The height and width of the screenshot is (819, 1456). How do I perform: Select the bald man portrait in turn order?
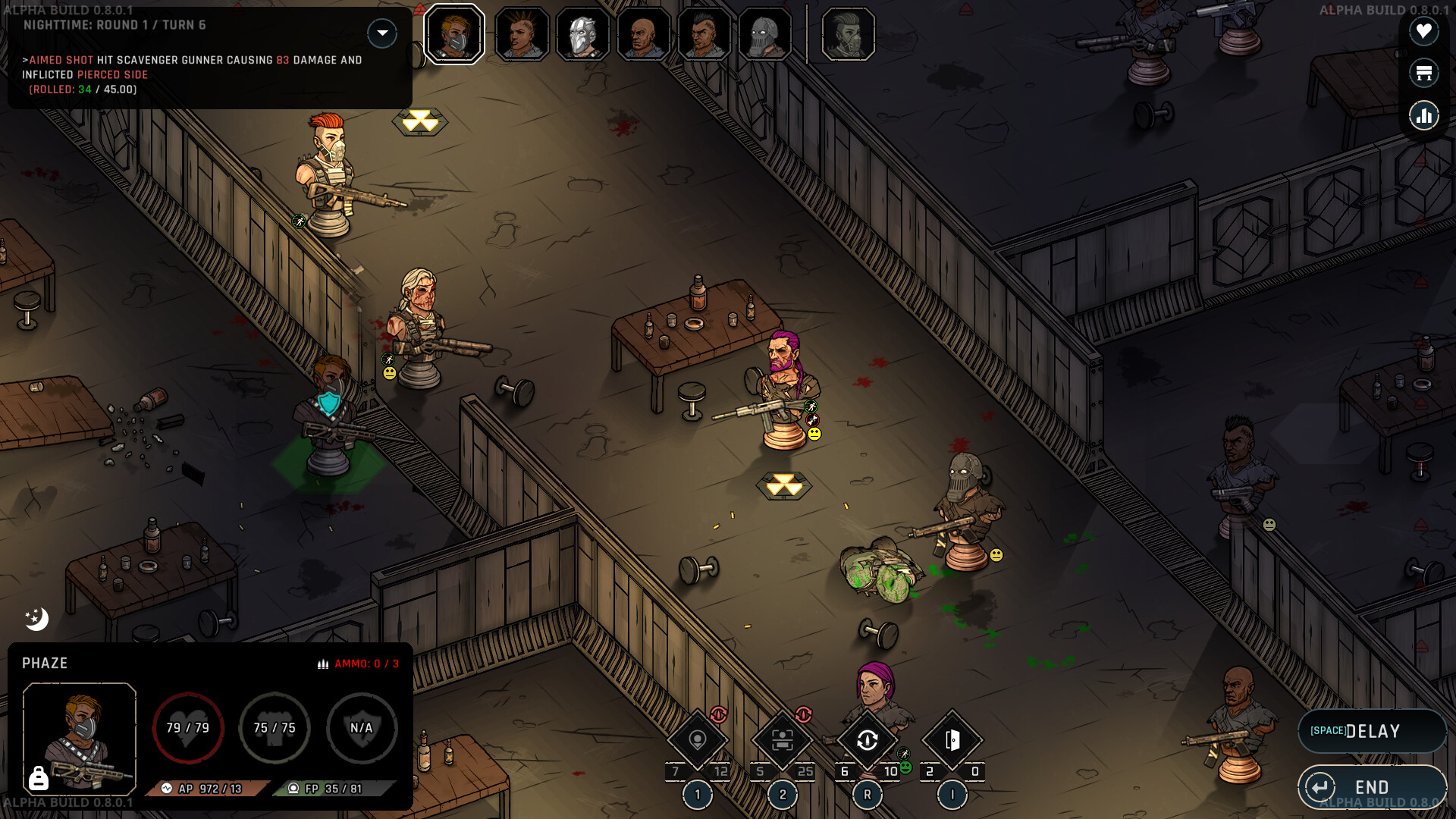click(643, 34)
